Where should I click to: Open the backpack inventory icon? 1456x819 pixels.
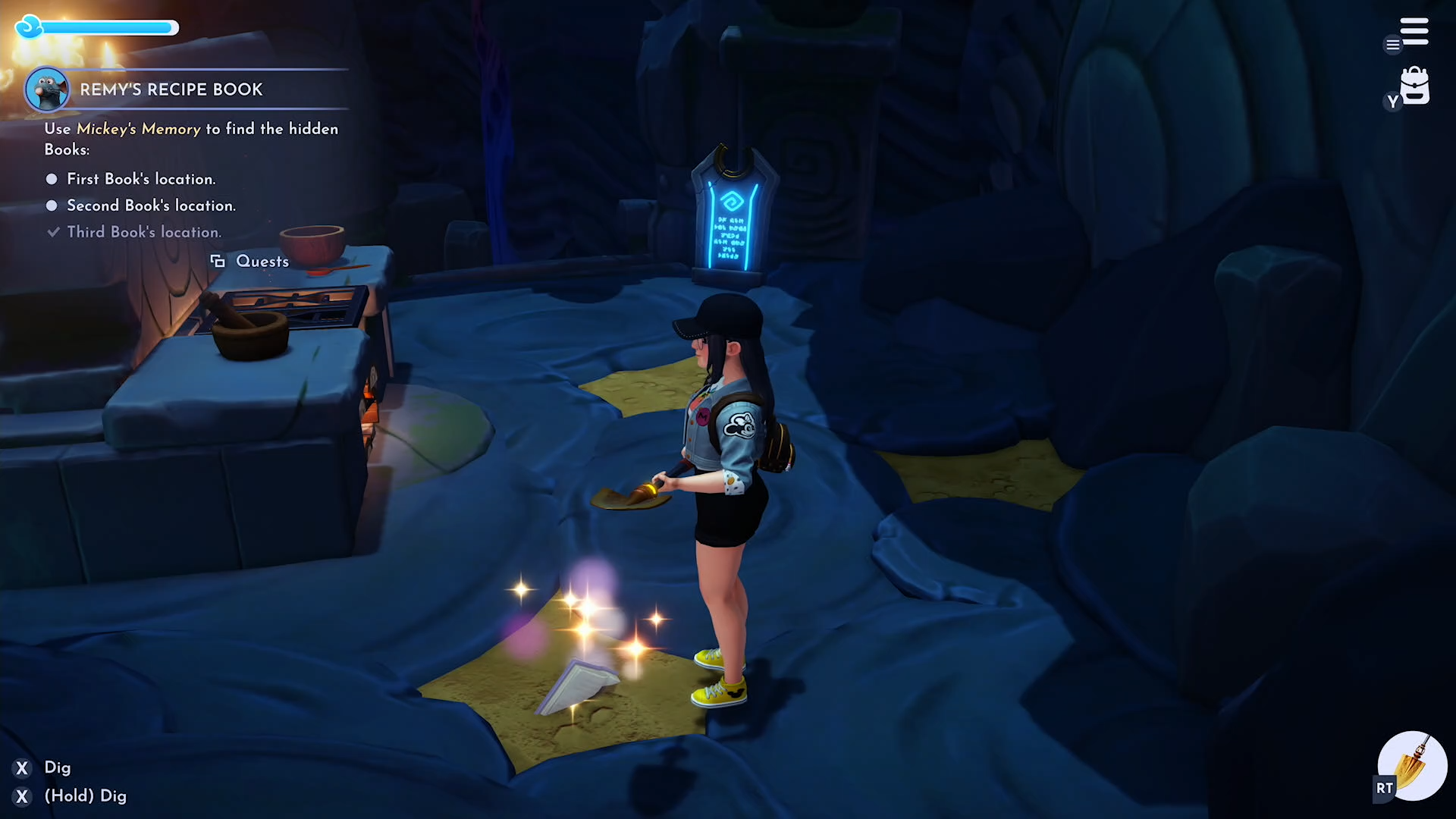tap(1414, 87)
